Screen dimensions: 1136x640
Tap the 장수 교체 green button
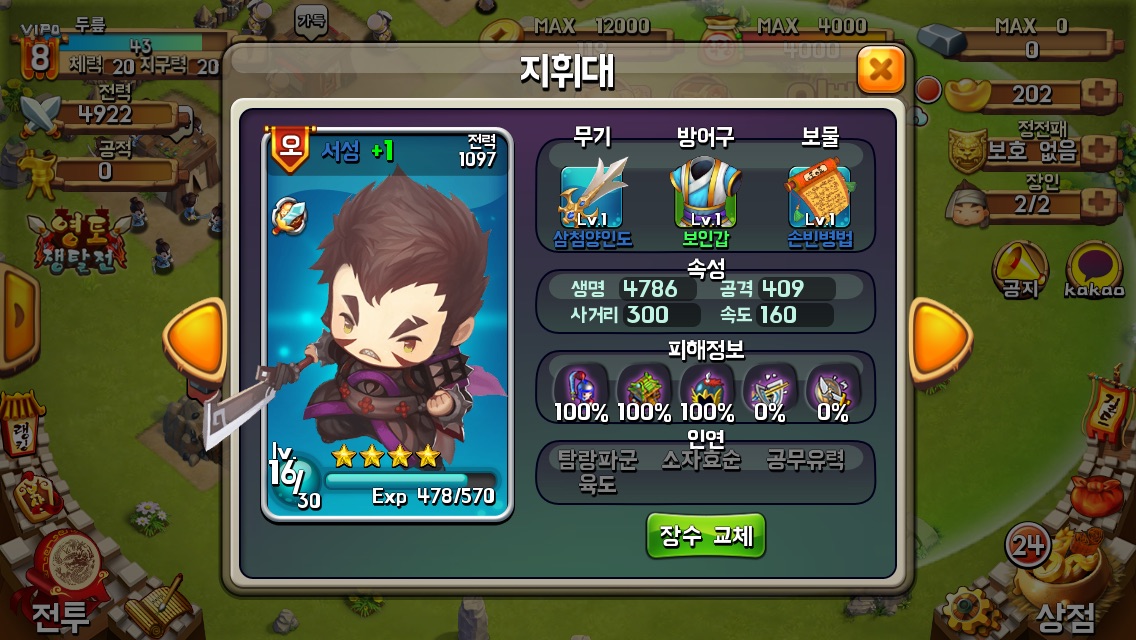click(705, 536)
